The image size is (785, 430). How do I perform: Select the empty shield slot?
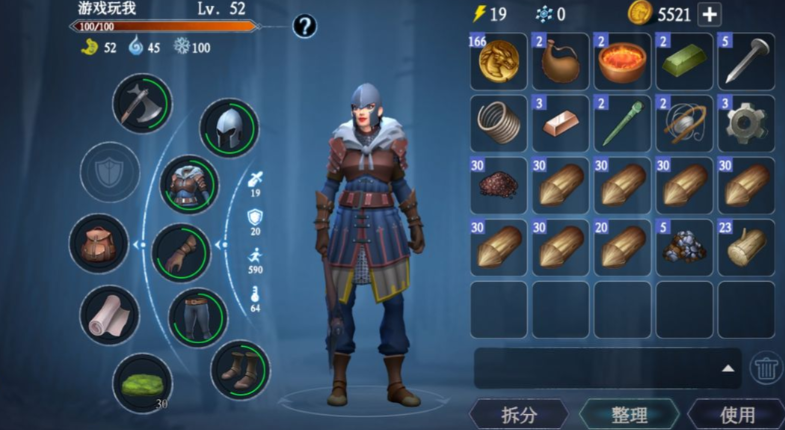[109, 172]
